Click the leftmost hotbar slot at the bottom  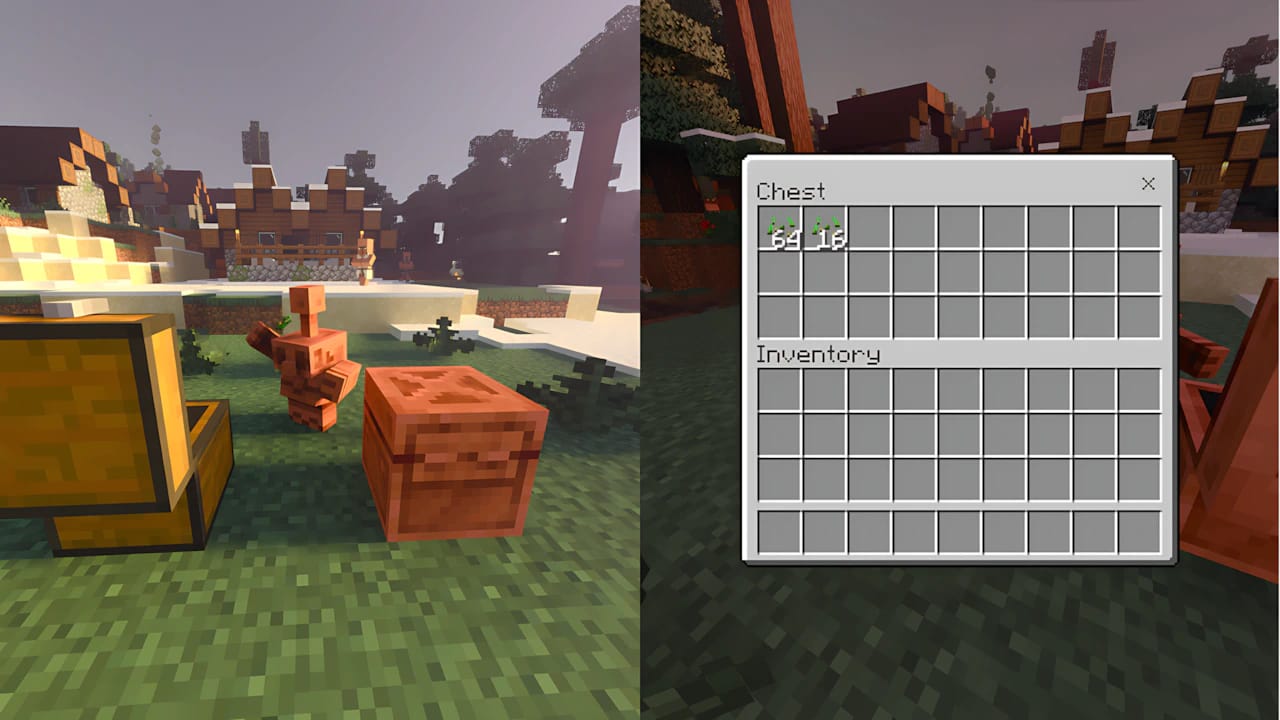780,533
